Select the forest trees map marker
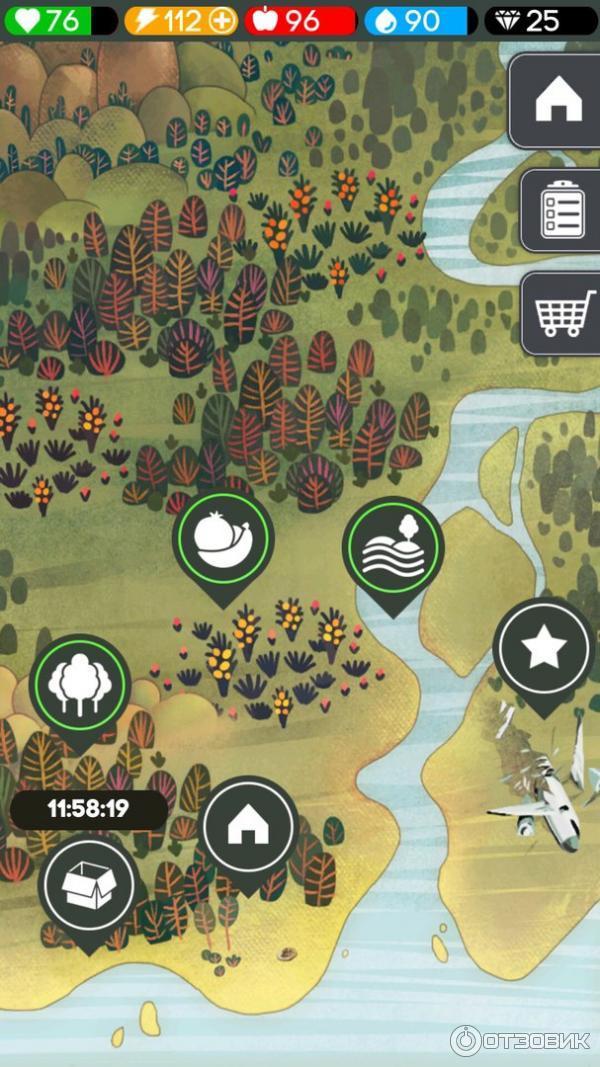 pos(79,685)
